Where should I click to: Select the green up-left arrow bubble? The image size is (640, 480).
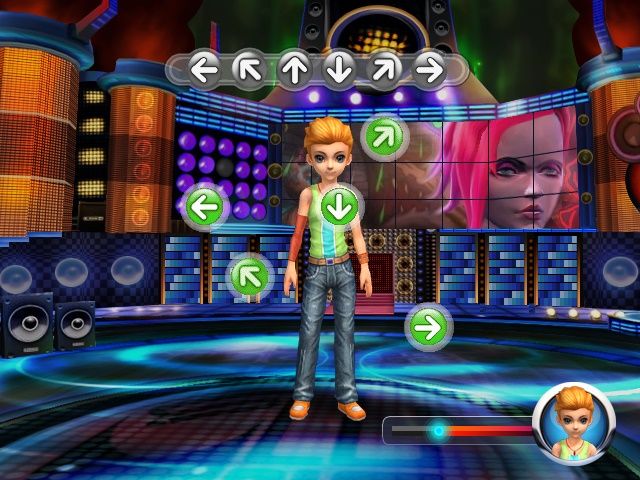tap(251, 276)
